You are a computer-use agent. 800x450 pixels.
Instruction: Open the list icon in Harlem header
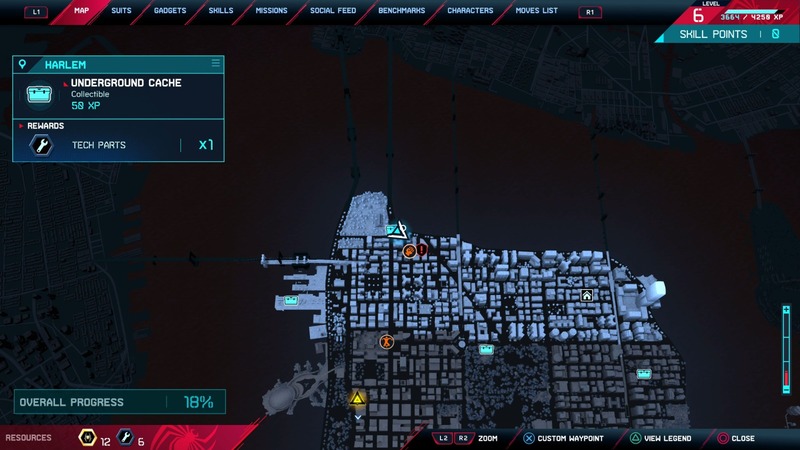pyautogui.click(x=214, y=64)
